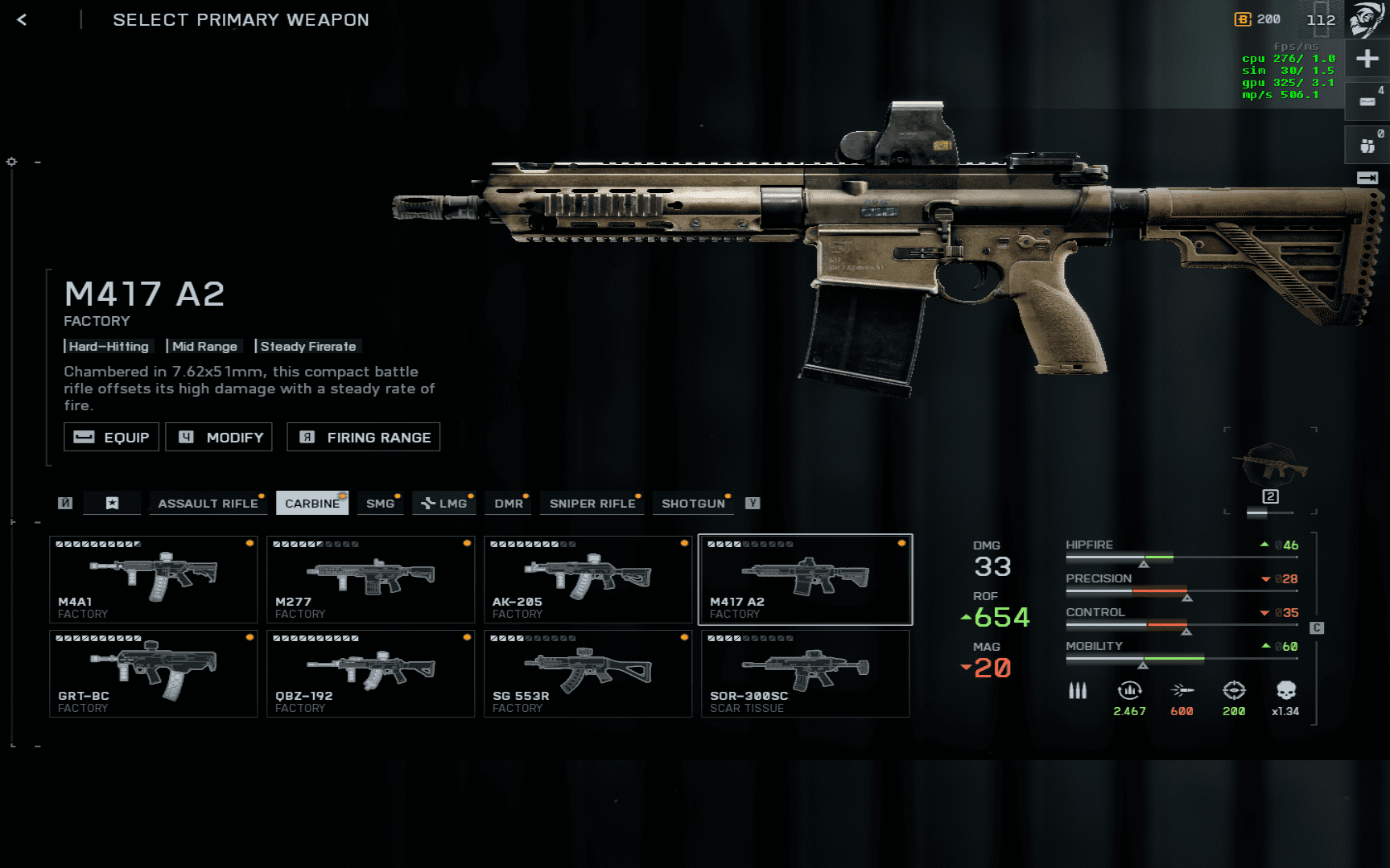This screenshot has height=868, width=1390.
Task: Equip the M417 A2 weapon
Action: point(112,437)
